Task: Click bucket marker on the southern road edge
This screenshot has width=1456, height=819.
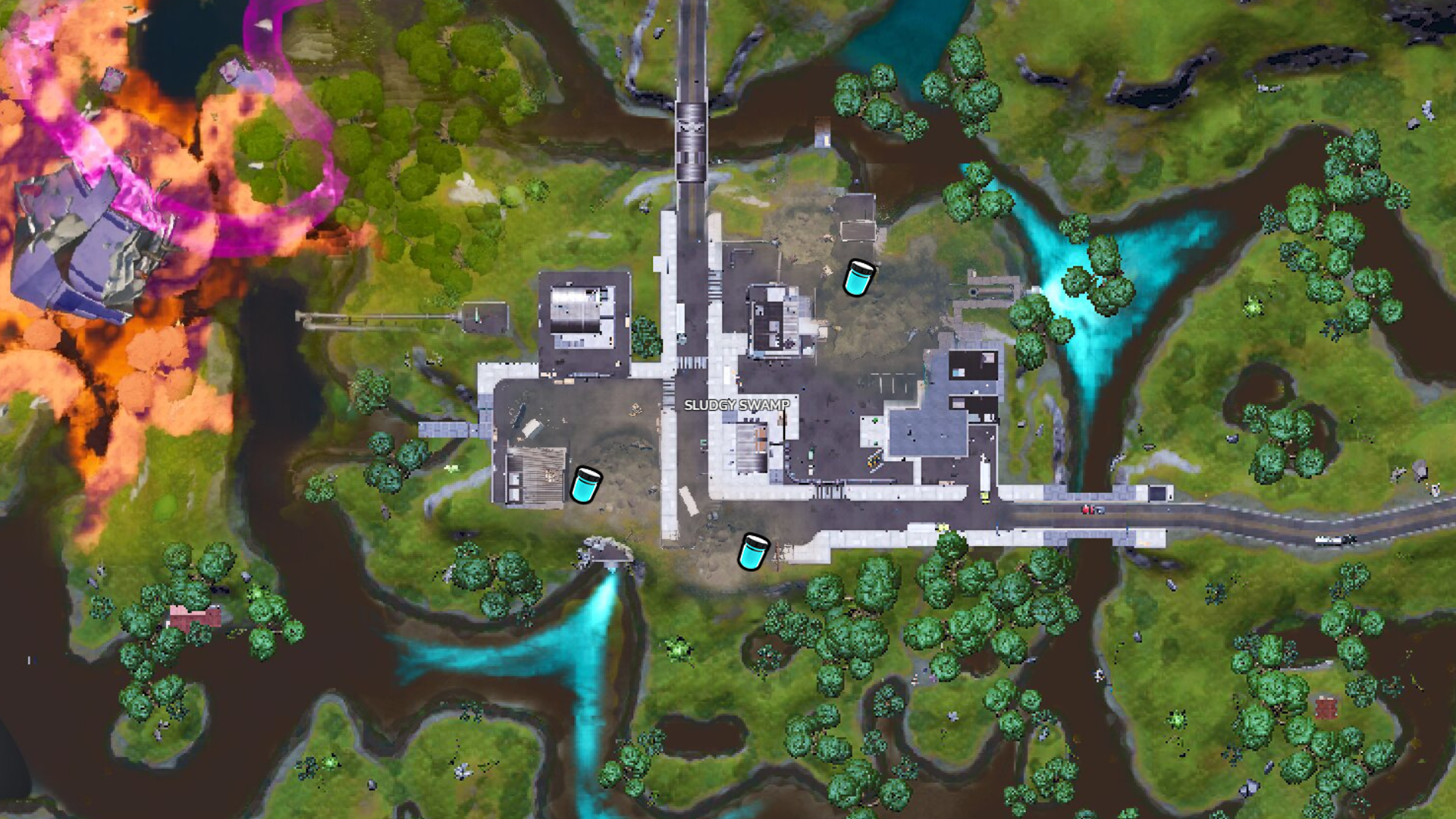Action: point(754,551)
